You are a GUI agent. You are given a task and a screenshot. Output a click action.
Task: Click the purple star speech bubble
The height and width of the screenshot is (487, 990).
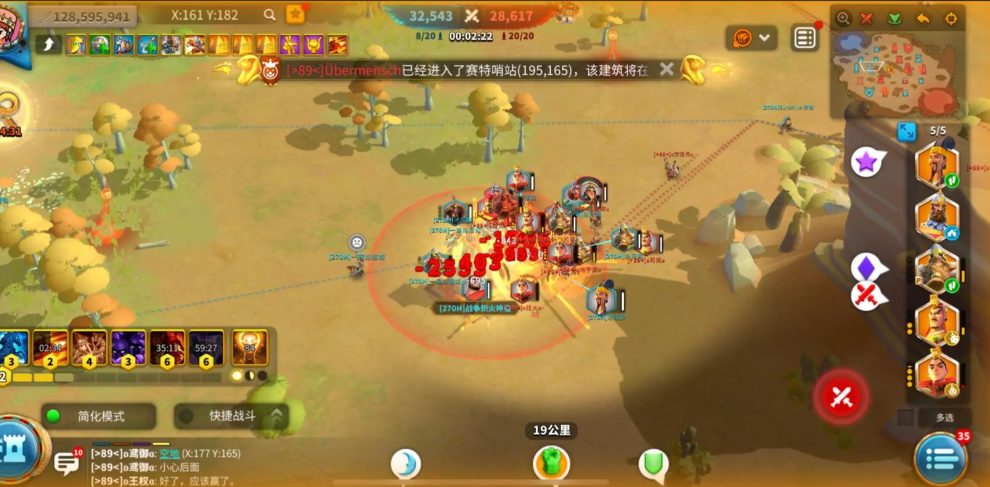pos(866,161)
